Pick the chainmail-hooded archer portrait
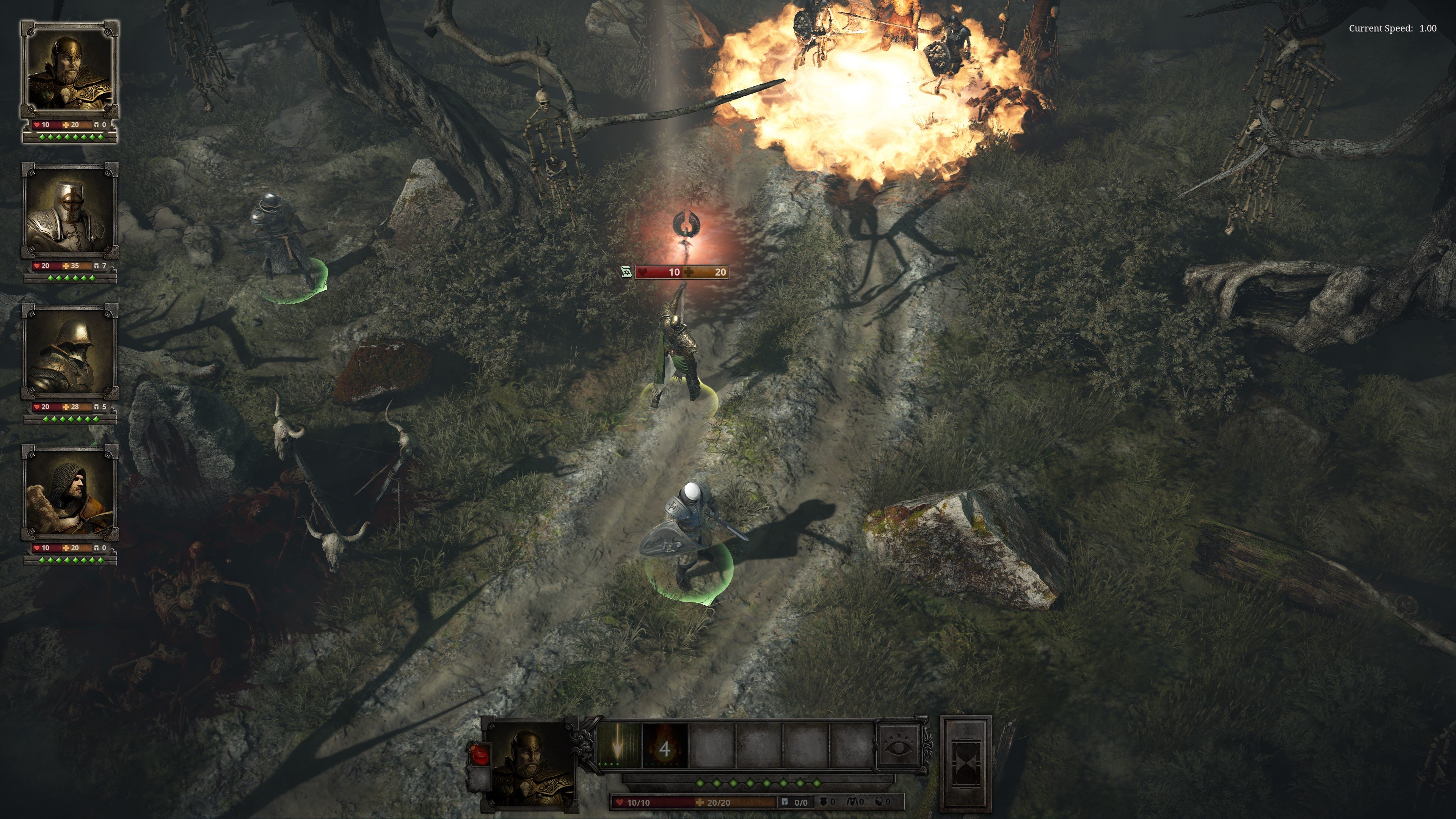The image size is (1456, 819). (69, 493)
